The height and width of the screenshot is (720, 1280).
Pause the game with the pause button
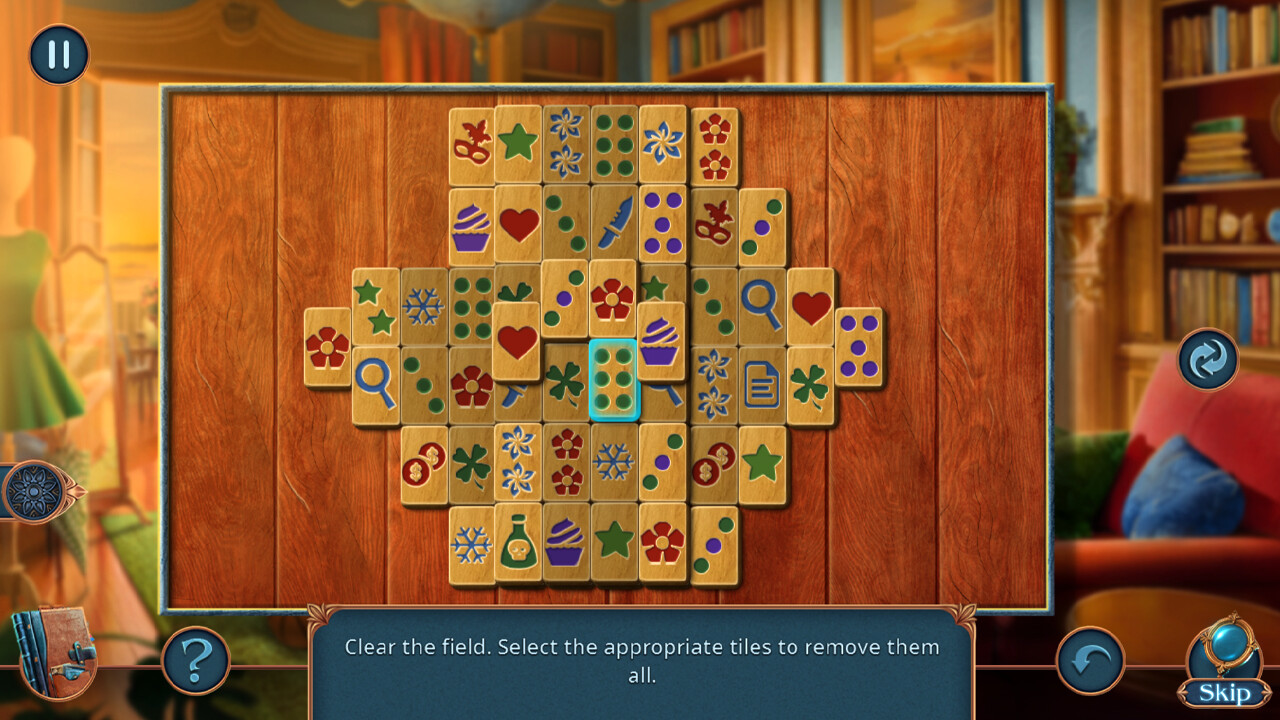[x=57, y=56]
